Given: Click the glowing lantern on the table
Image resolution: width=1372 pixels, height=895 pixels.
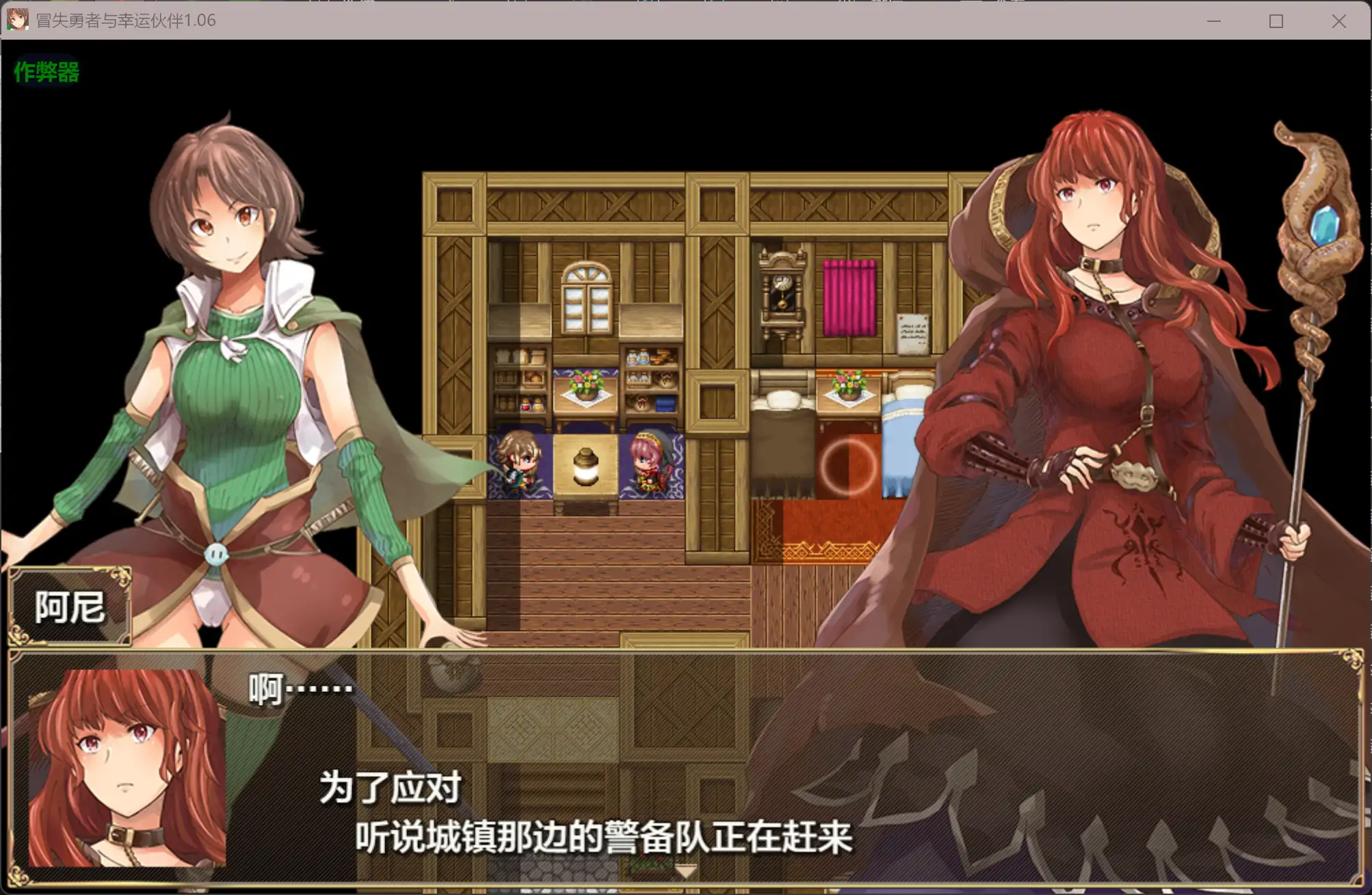Looking at the screenshot, I should [585, 465].
